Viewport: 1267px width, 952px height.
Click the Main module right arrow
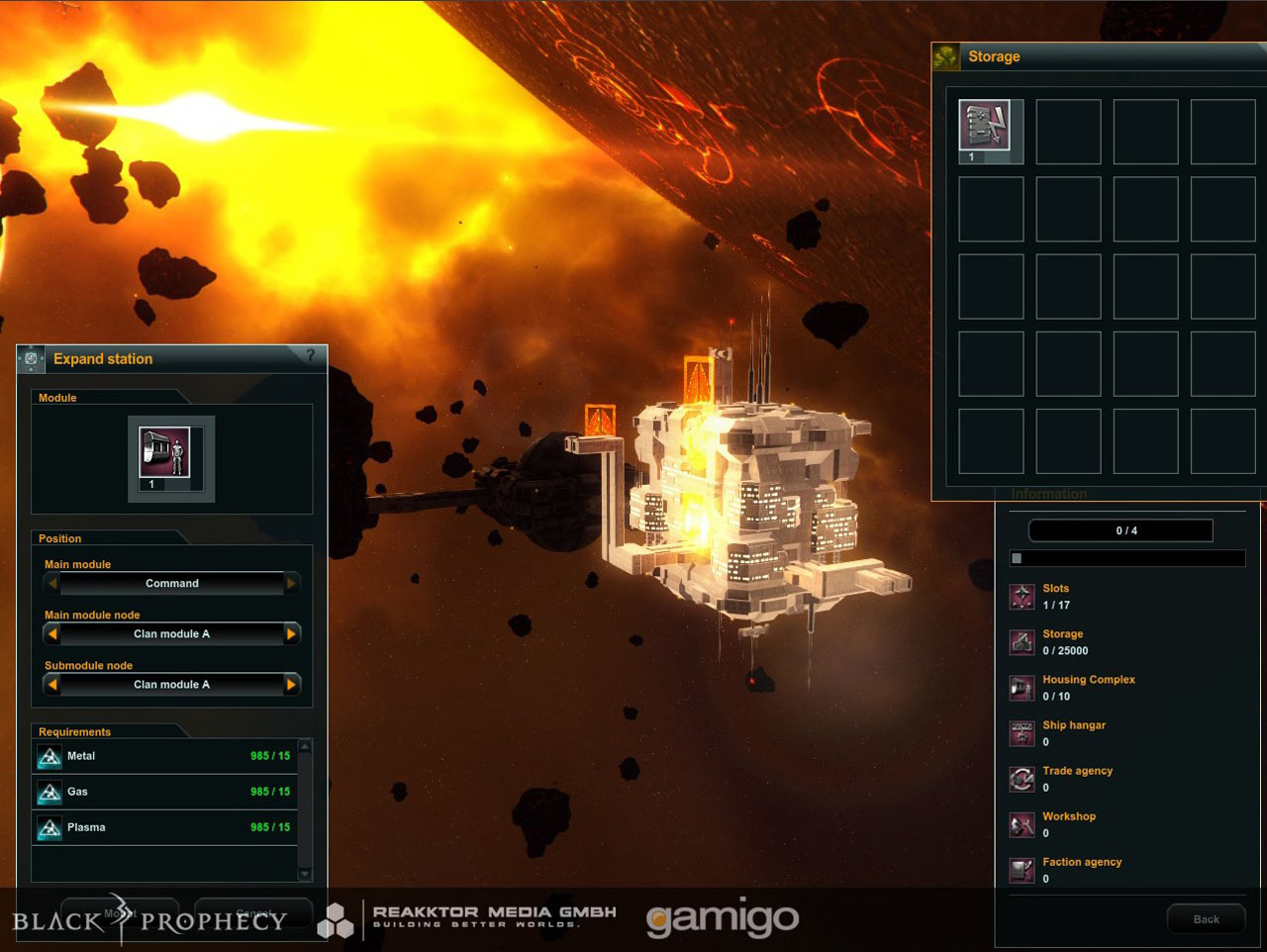coord(291,583)
